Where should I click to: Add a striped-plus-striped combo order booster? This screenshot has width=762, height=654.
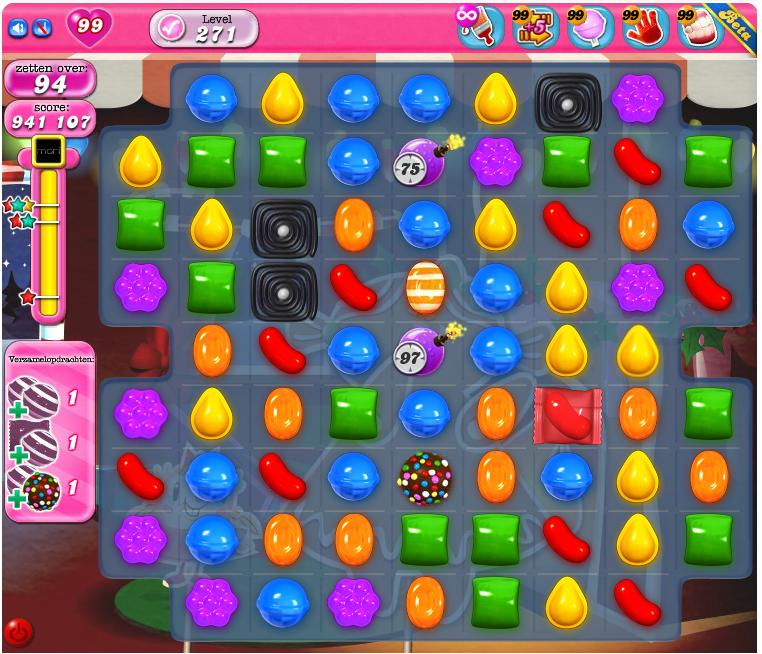pyautogui.click(x=36, y=398)
